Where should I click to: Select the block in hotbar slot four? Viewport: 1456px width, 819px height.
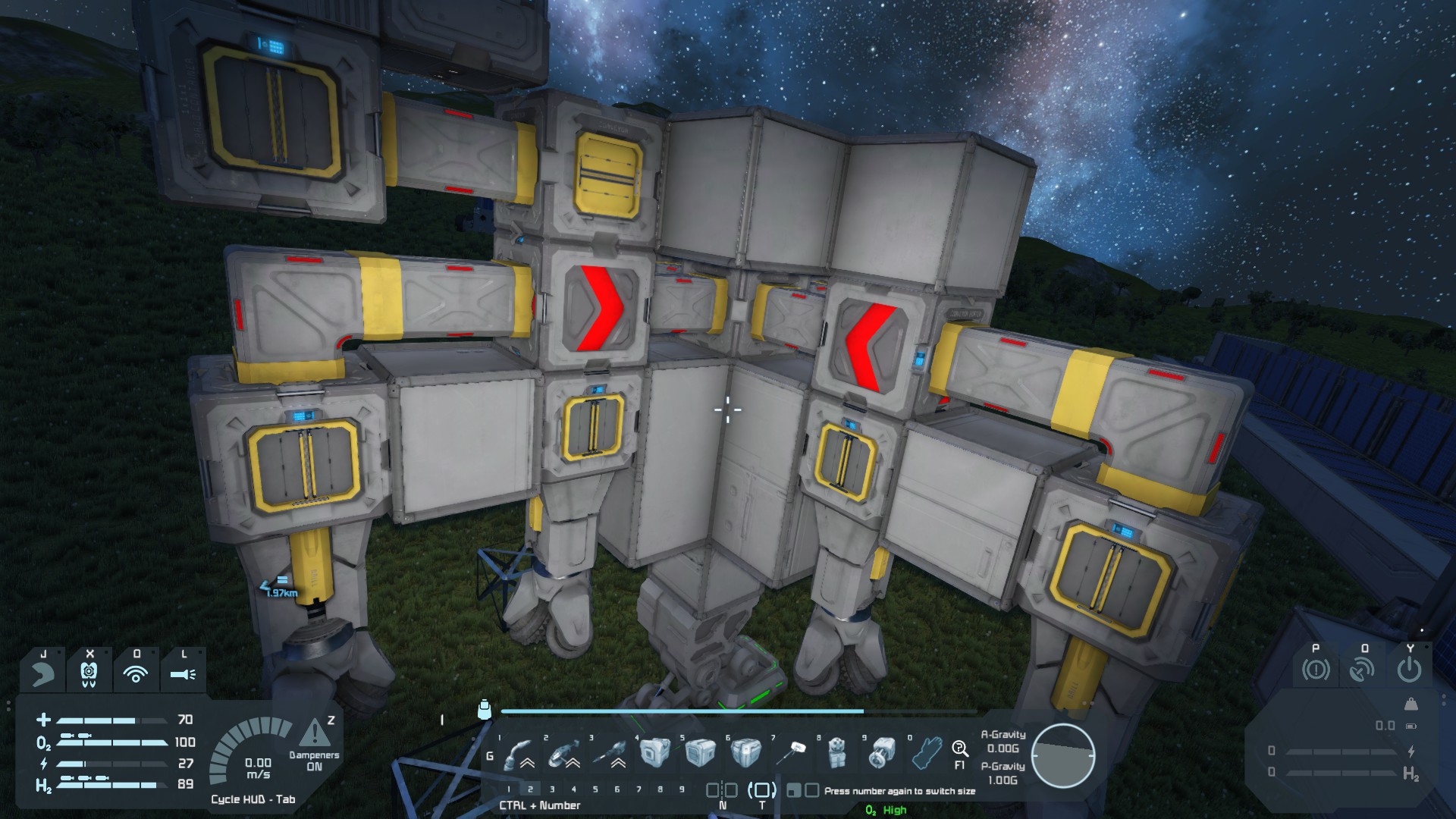[x=654, y=752]
